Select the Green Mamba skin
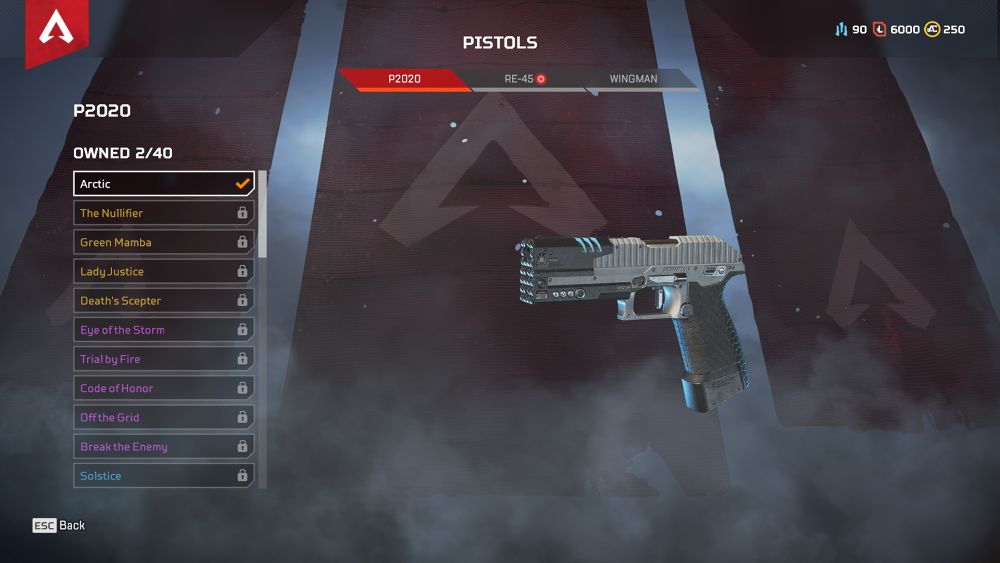The width and height of the screenshot is (1000, 563). (x=164, y=242)
